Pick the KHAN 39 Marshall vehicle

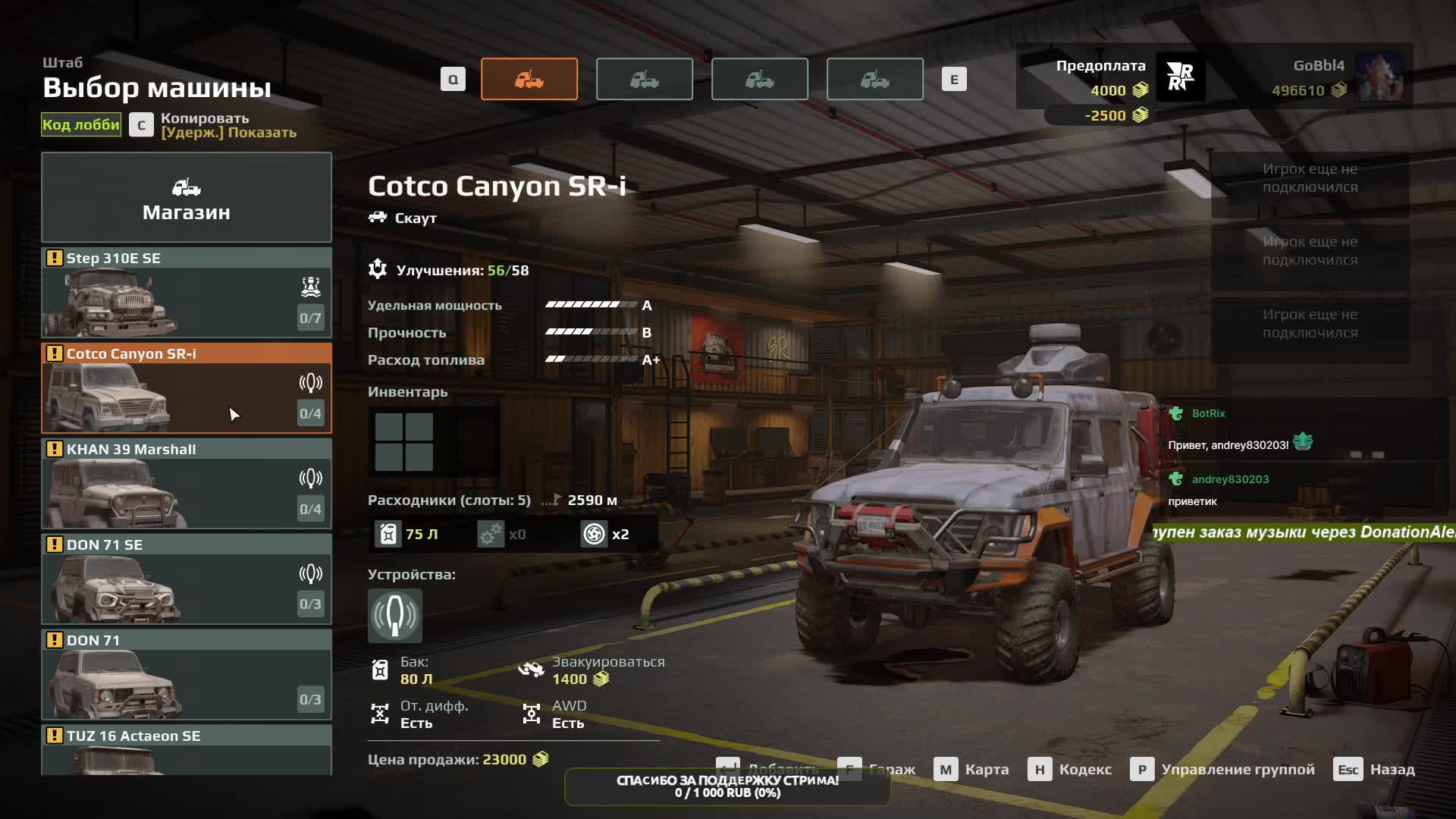(186, 484)
